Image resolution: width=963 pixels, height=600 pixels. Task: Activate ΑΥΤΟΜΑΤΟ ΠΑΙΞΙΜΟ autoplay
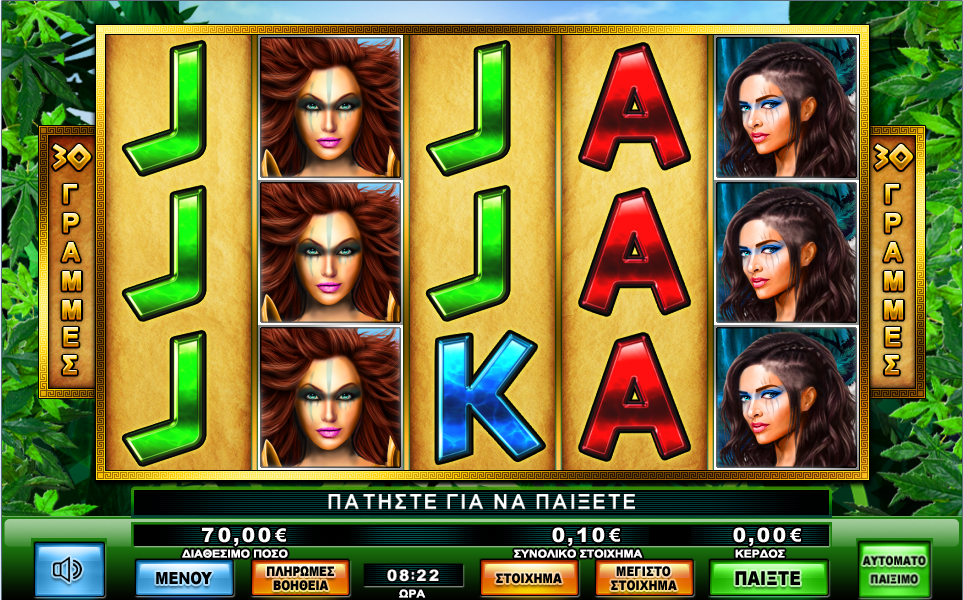(x=894, y=568)
